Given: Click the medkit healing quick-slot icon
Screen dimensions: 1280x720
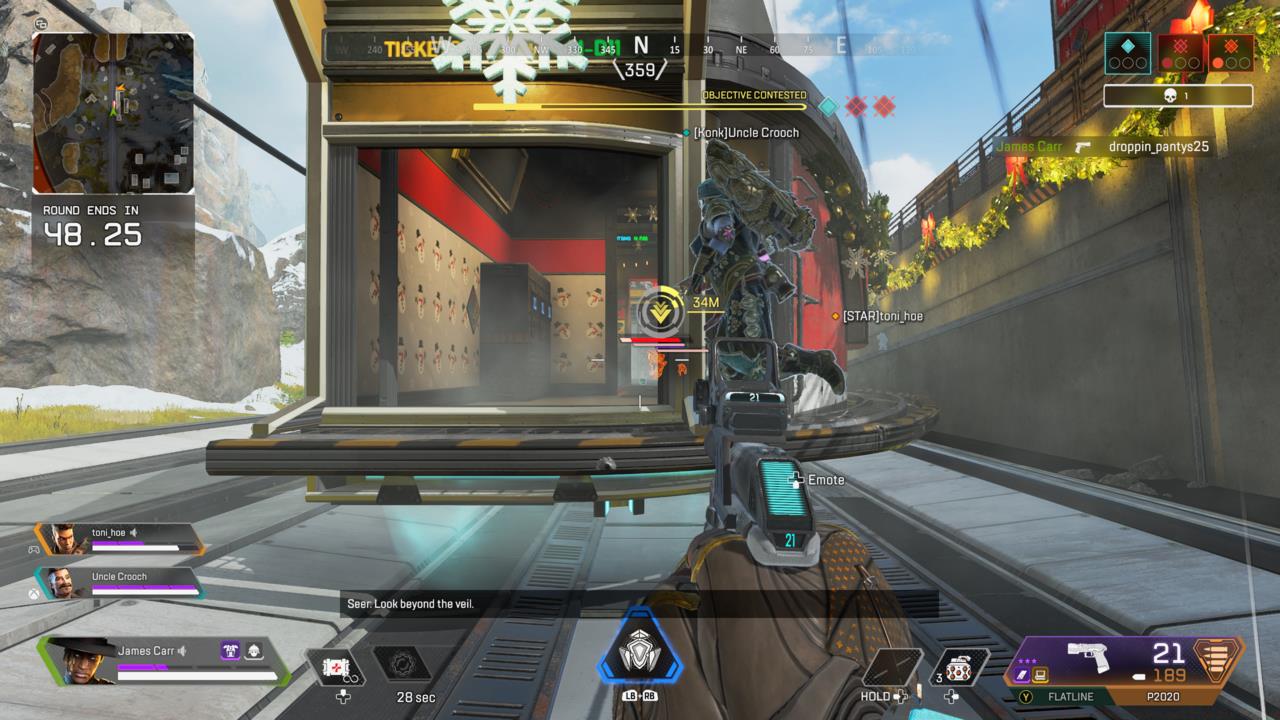Looking at the screenshot, I should coord(336,668).
